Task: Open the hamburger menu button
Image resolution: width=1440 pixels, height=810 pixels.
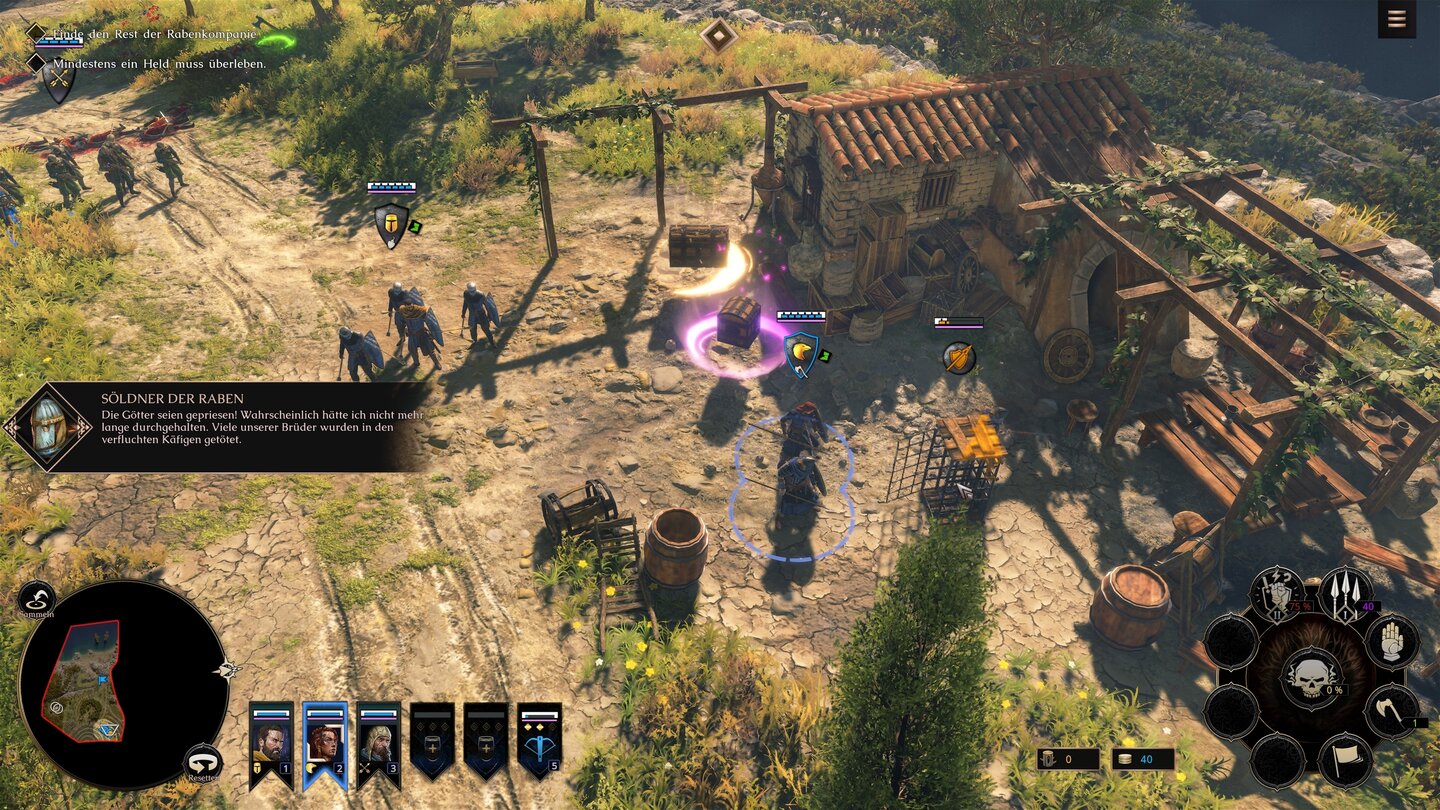Action: 1396,20
